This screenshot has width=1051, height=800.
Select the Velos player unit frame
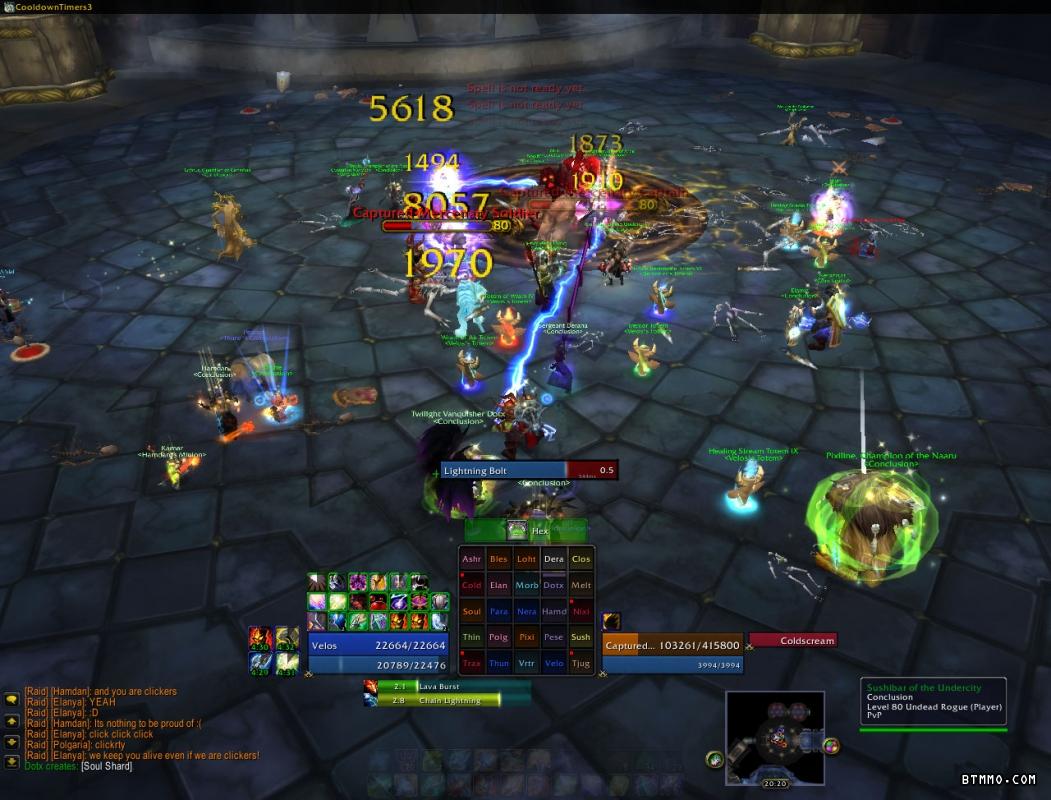tap(378, 646)
